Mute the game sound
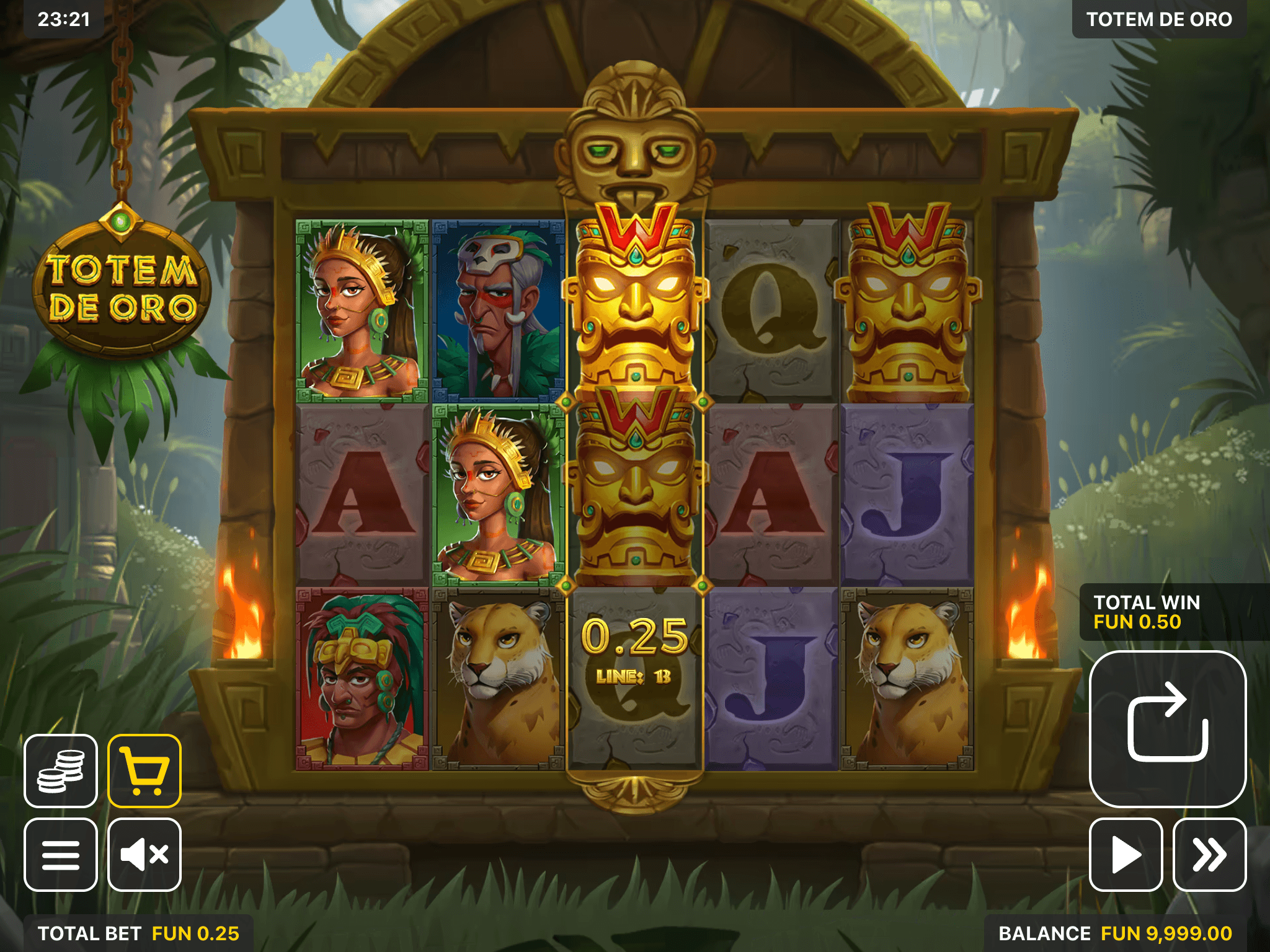Viewport: 1270px width, 952px height. coord(144,855)
